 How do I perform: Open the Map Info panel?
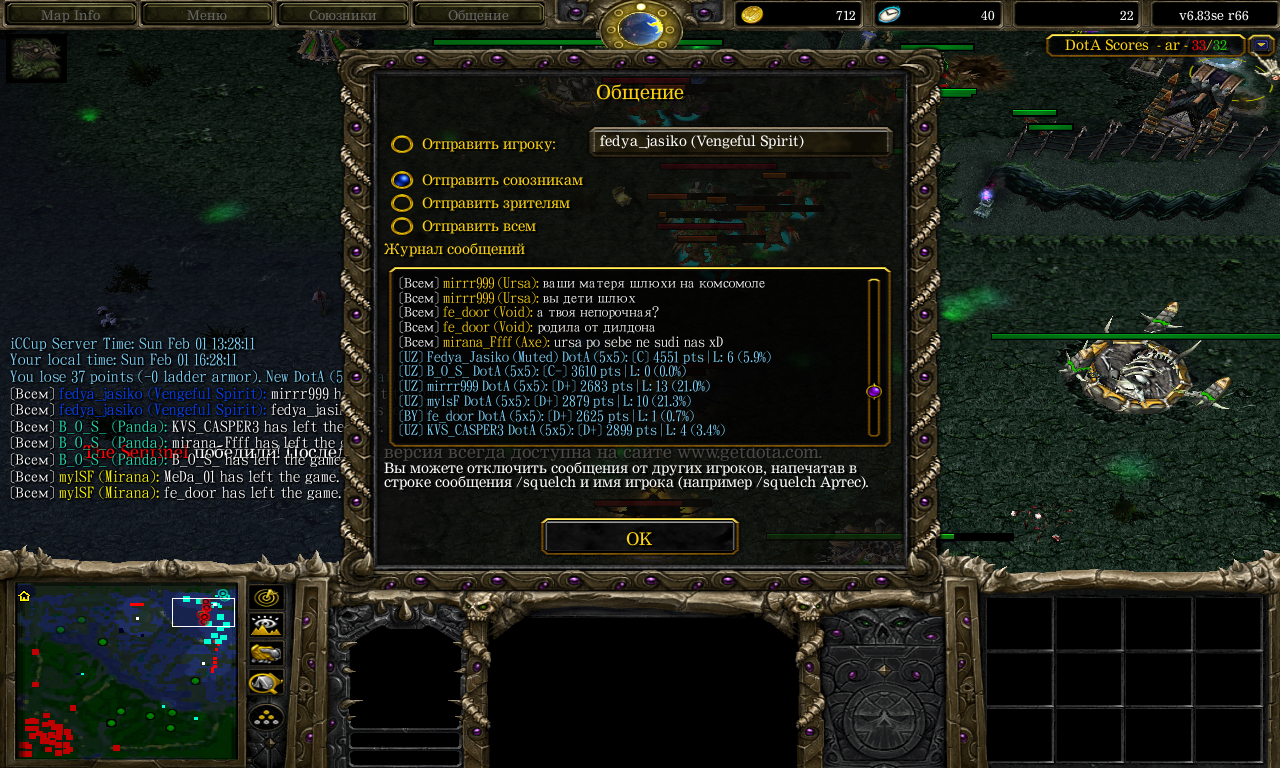(70, 15)
